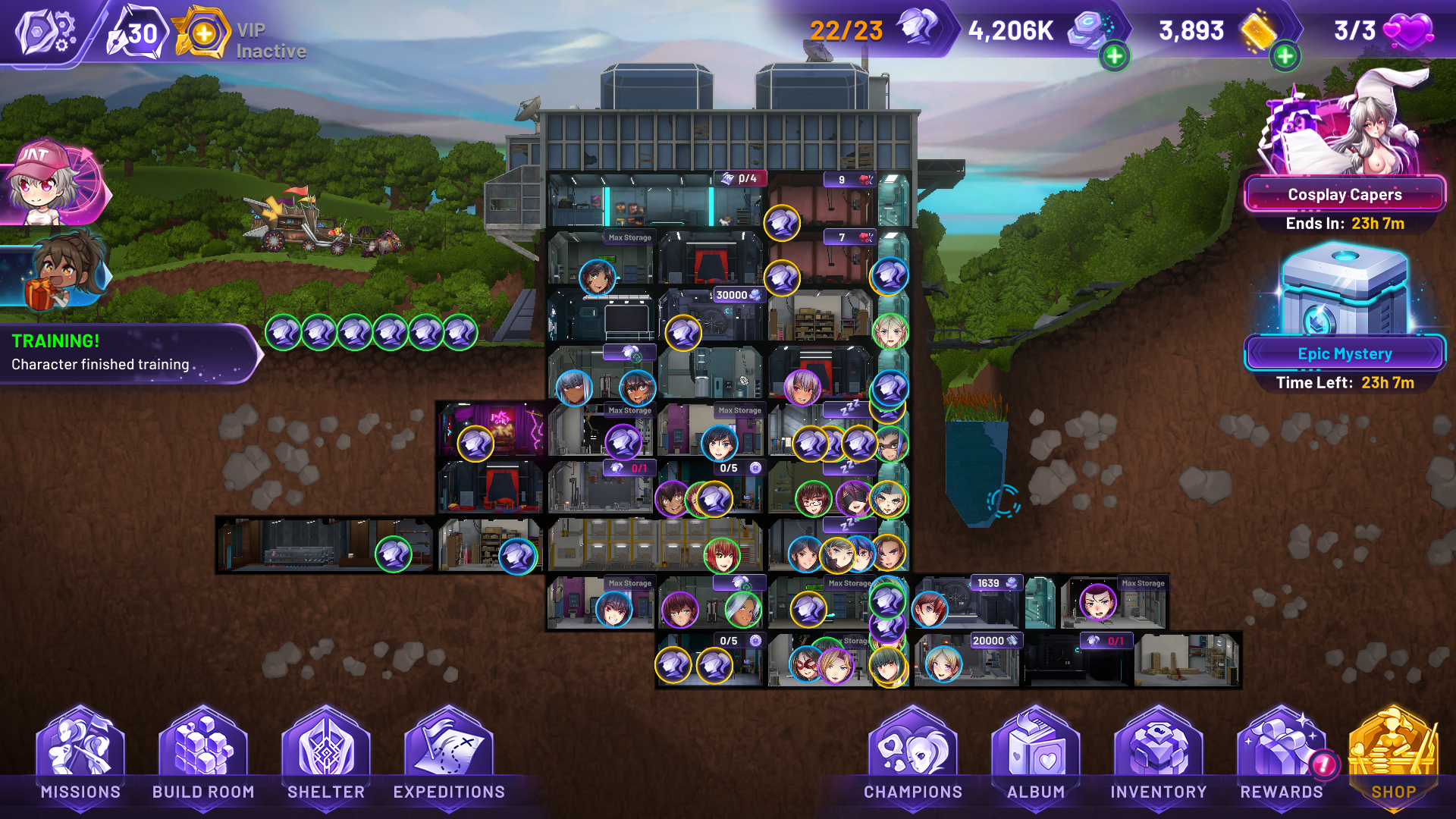Visit the gold Shop
The image size is (1456, 819).
(1394, 758)
